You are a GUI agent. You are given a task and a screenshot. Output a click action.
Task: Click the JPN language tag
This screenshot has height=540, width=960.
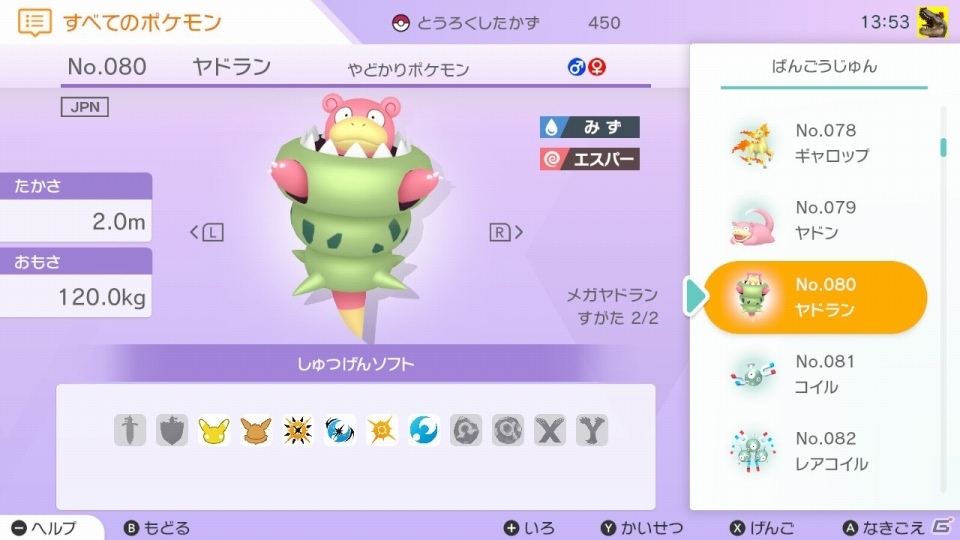coord(85,106)
